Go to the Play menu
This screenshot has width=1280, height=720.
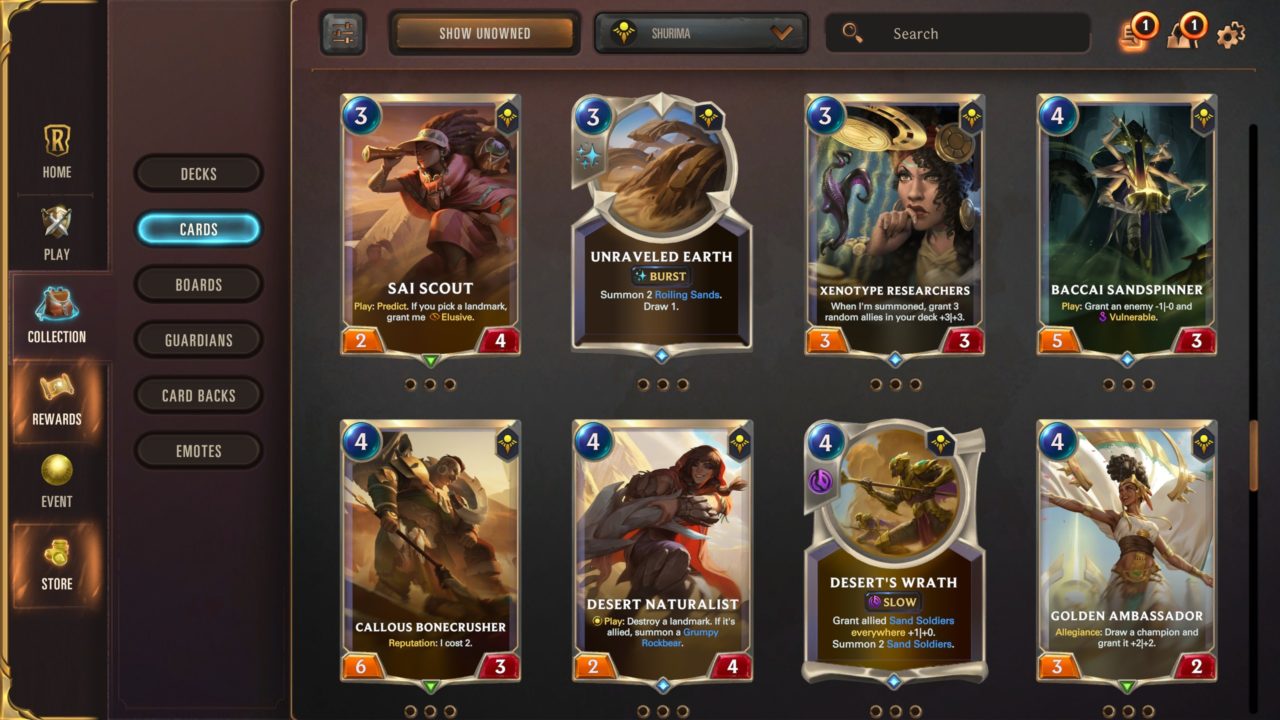pyautogui.click(x=57, y=234)
